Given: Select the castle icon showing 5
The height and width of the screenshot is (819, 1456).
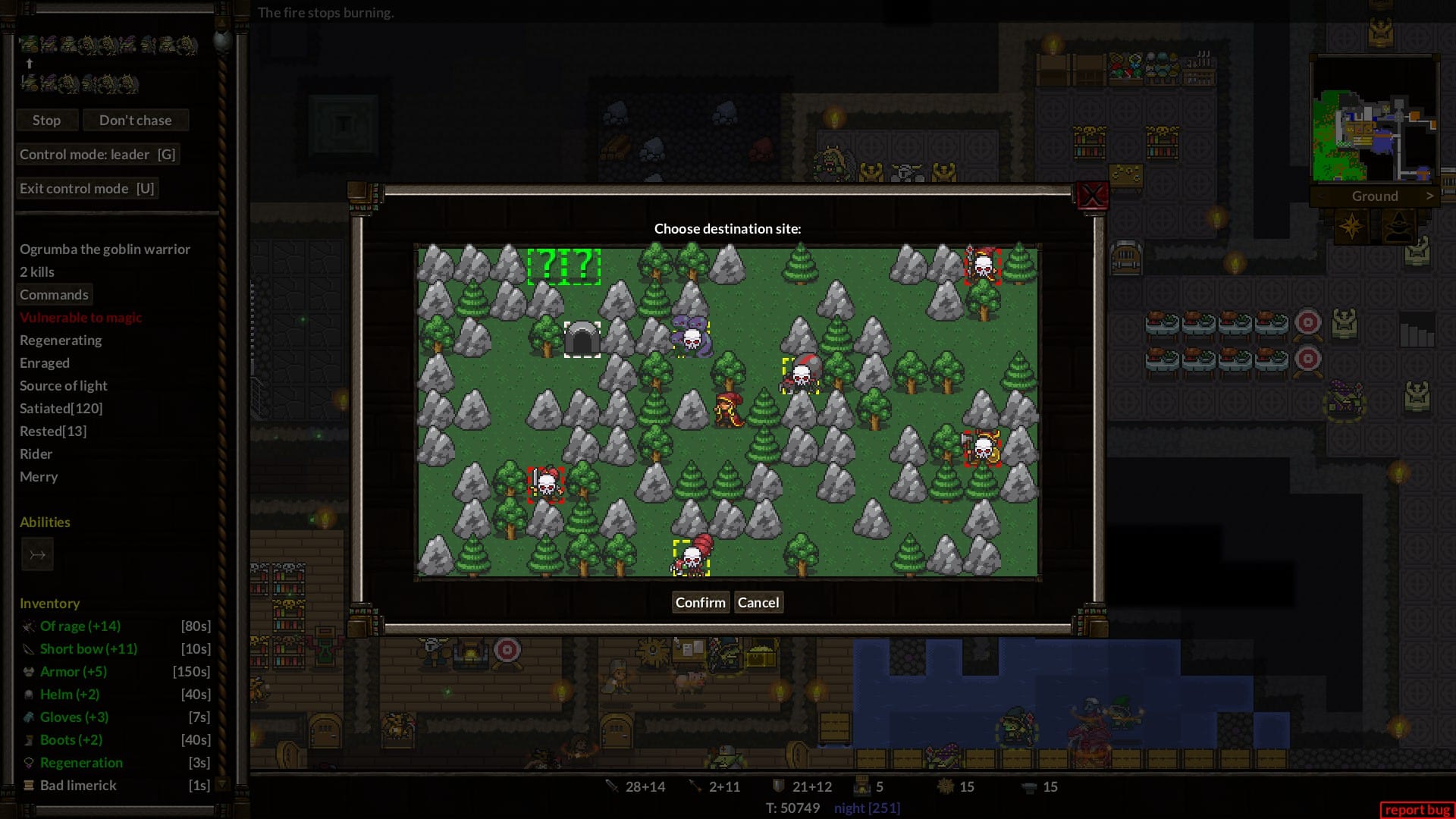Looking at the screenshot, I should tap(861, 786).
